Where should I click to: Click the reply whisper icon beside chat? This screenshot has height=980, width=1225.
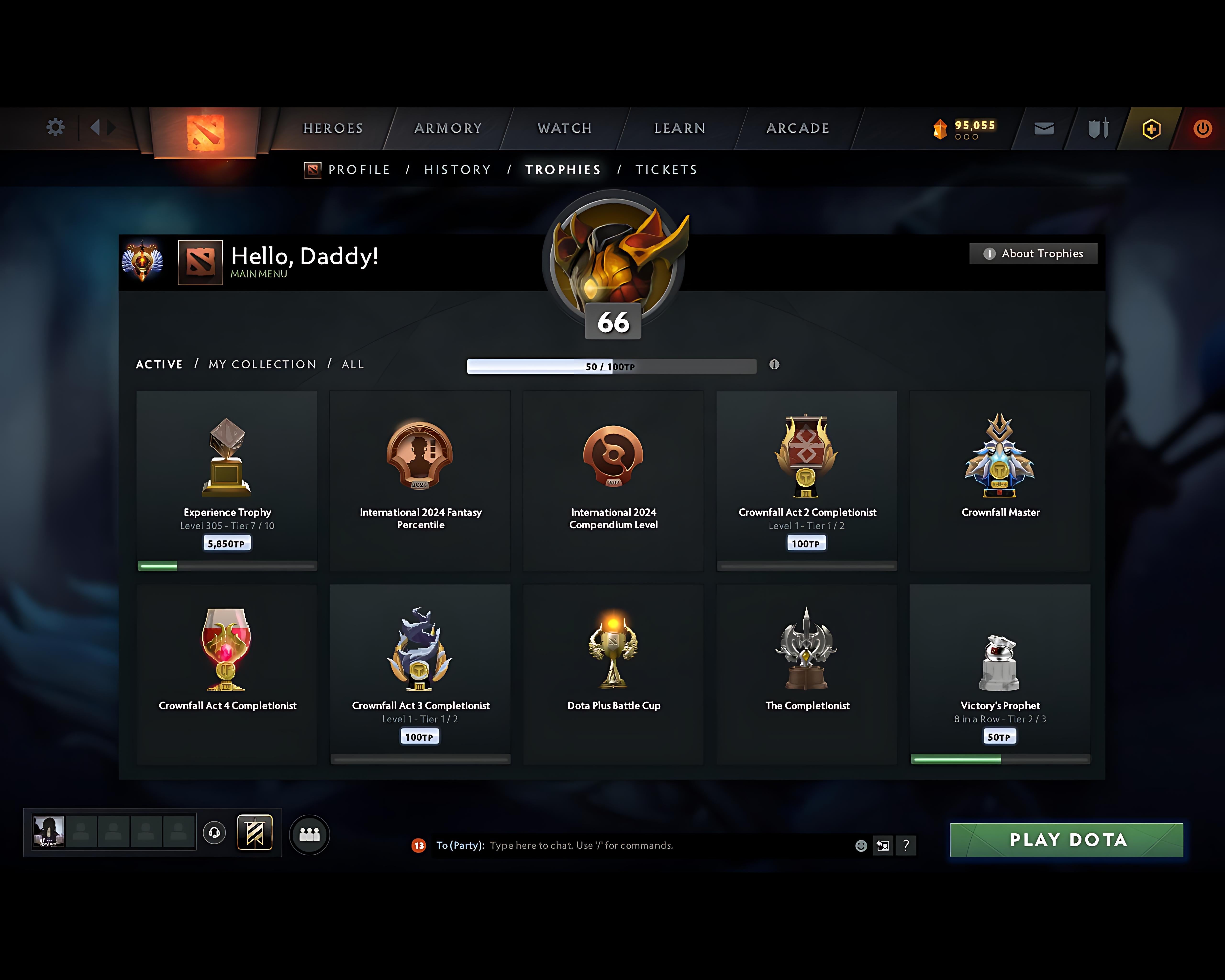pos(883,845)
